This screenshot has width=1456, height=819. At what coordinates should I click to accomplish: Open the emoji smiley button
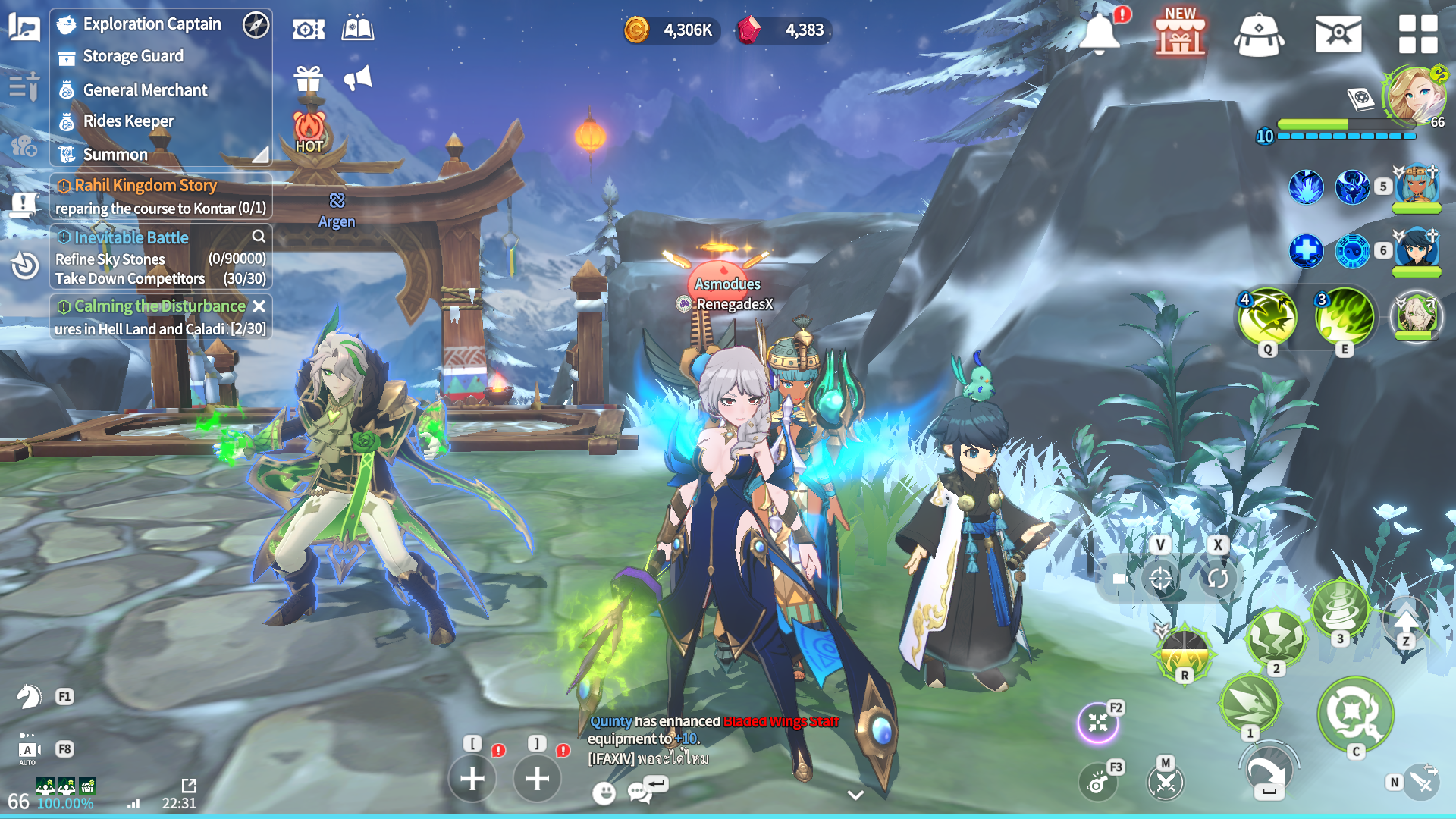604,793
